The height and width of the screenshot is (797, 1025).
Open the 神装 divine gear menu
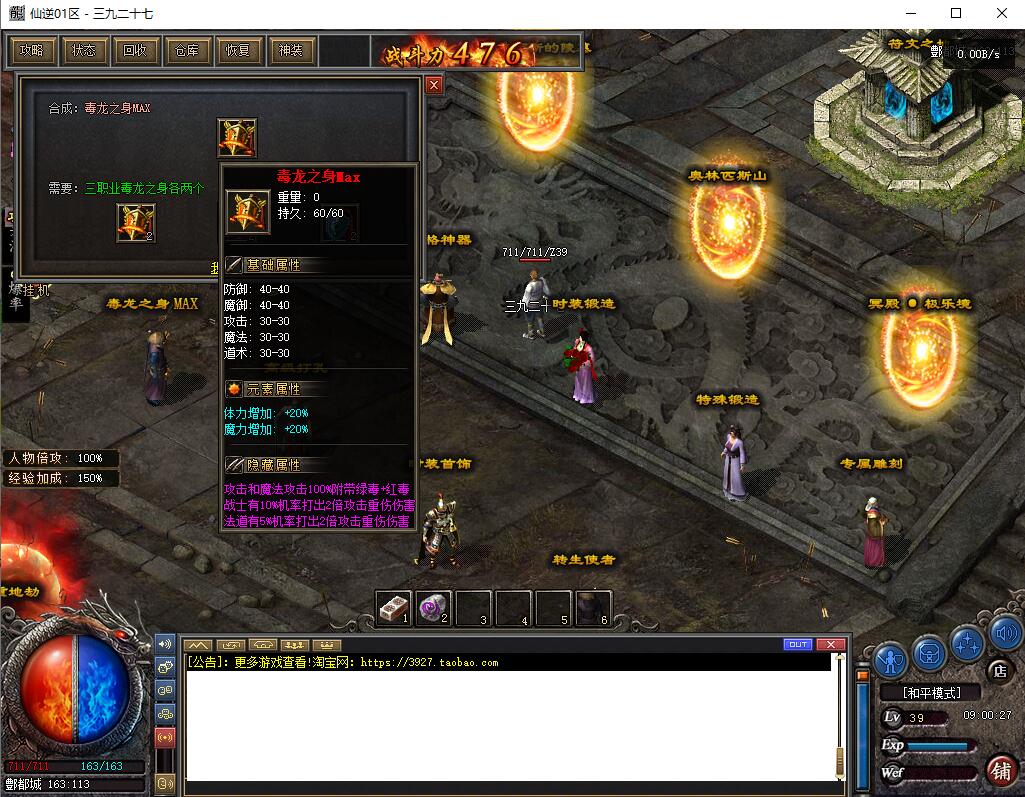click(291, 50)
